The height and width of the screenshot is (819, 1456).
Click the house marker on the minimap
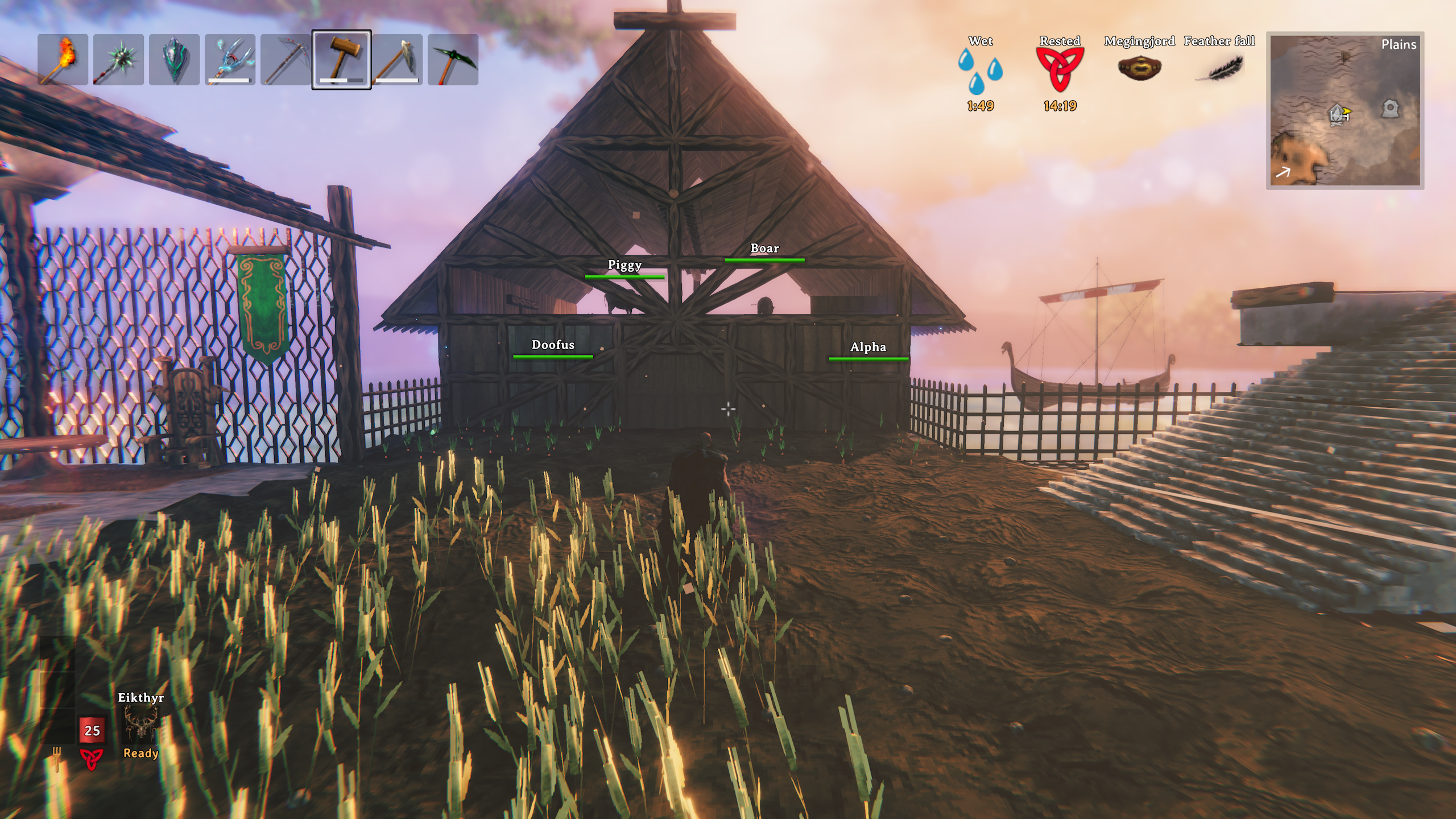(1337, 114)
